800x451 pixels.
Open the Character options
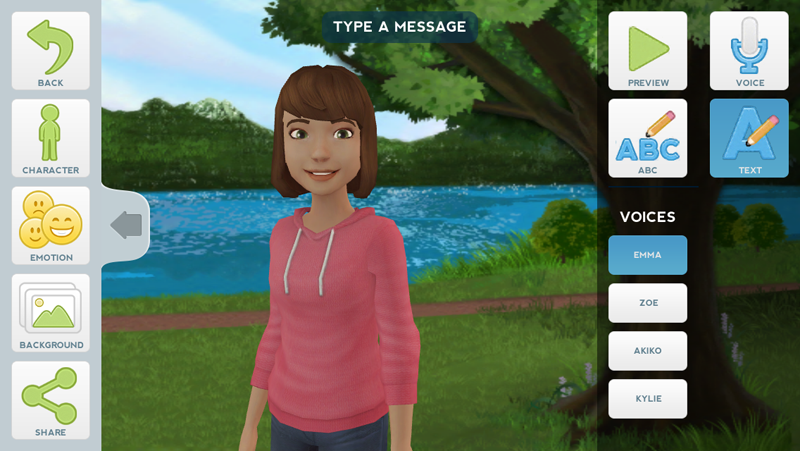pos(50,138)
